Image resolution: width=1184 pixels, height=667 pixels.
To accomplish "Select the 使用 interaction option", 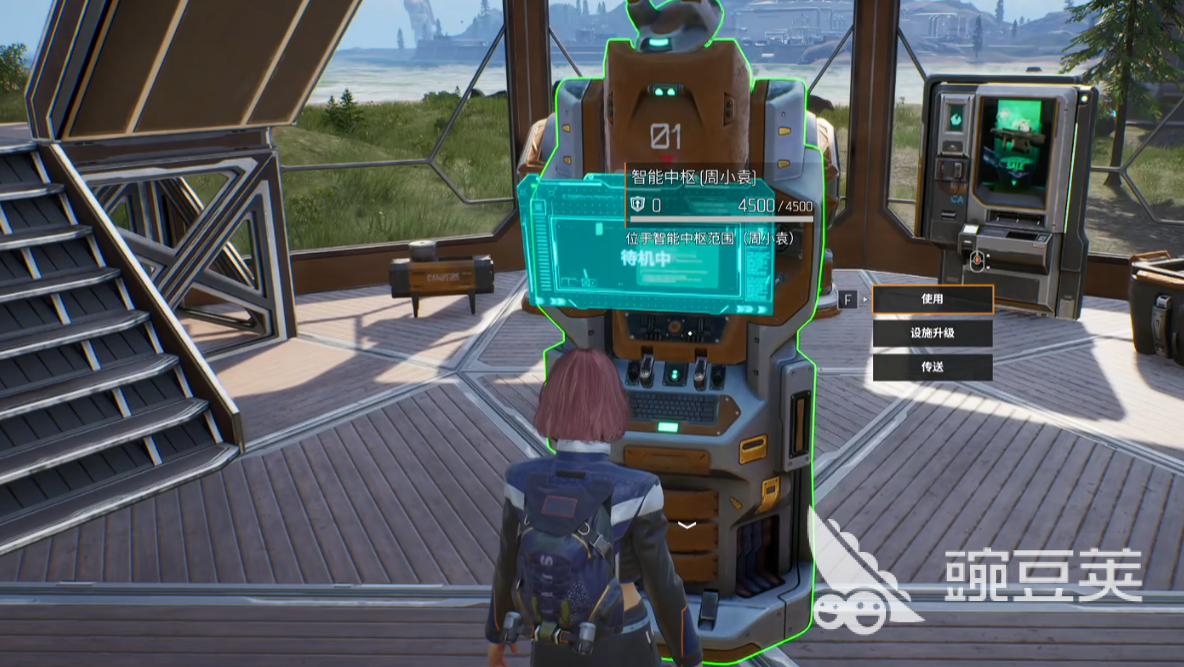I will click(x=932, y=299).
